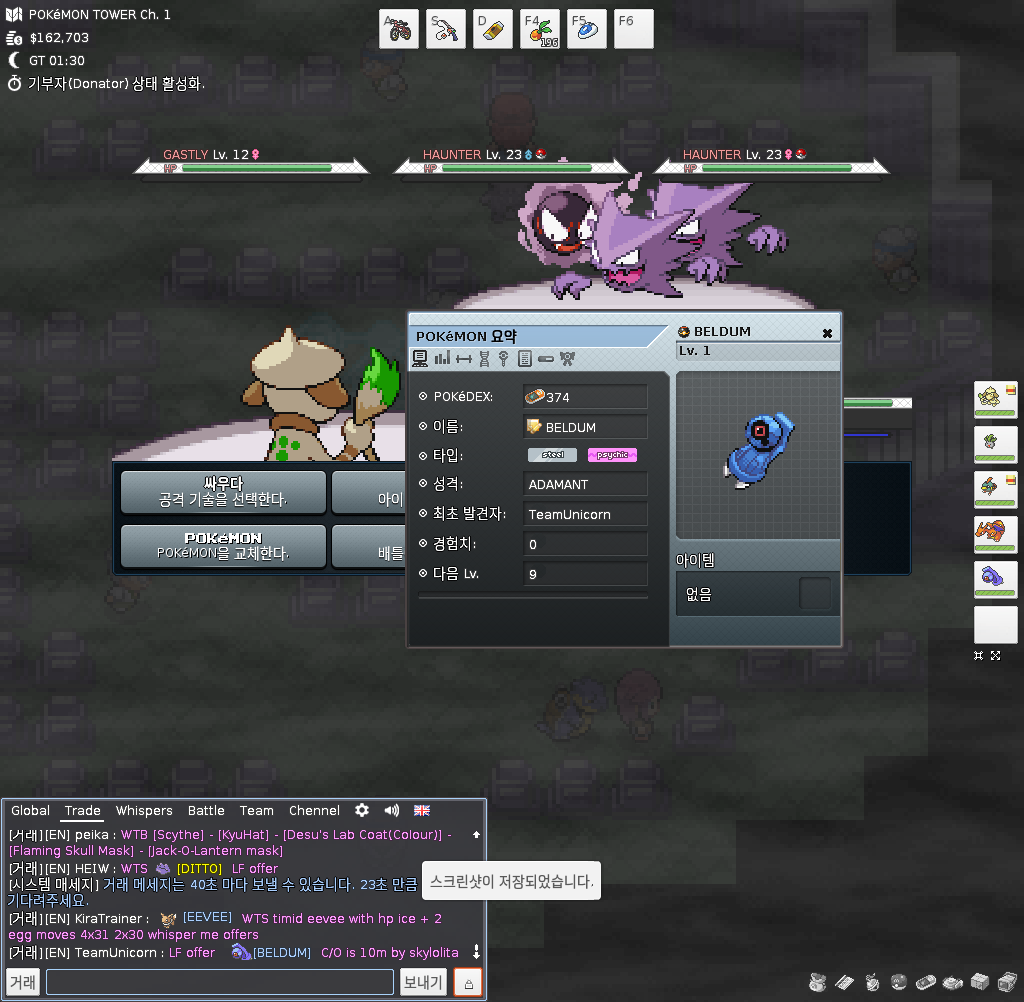Switch to the Global chat tab
The height and width of the screenshot is (1002, 1024).
(31, 811)
